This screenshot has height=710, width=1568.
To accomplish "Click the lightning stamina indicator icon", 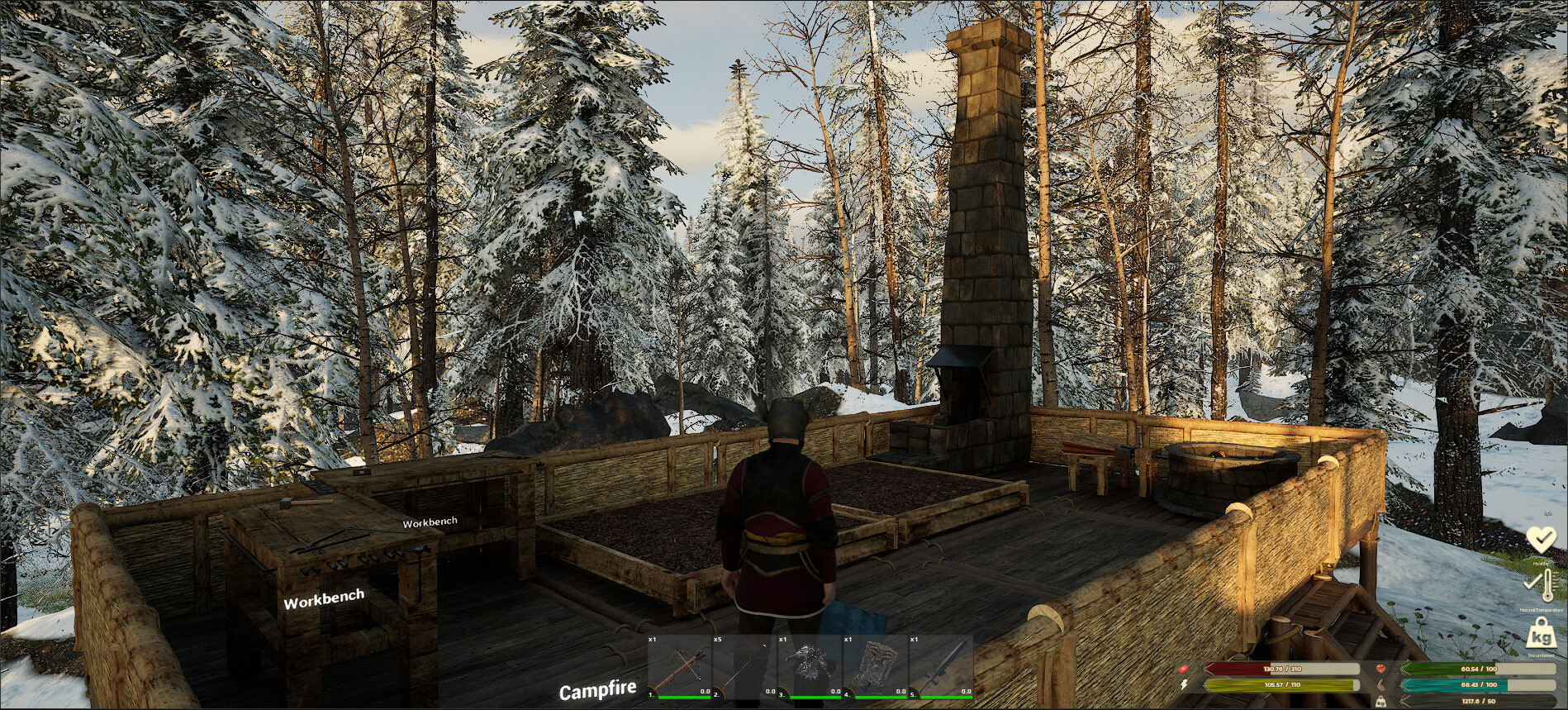I will click(1184, 683).
